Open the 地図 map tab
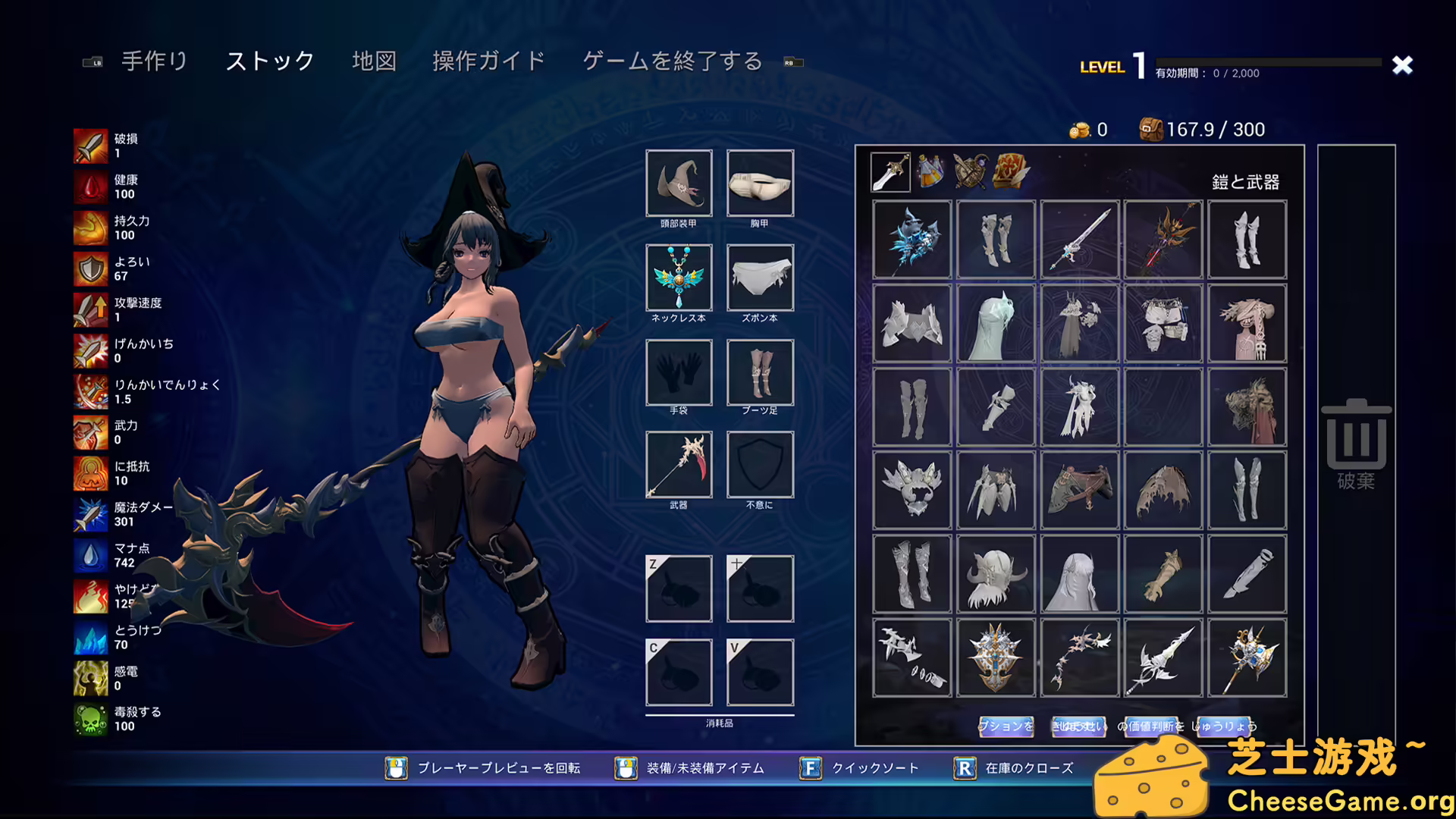Screen dimensions: 1456x819 click(x=374, y=61)
